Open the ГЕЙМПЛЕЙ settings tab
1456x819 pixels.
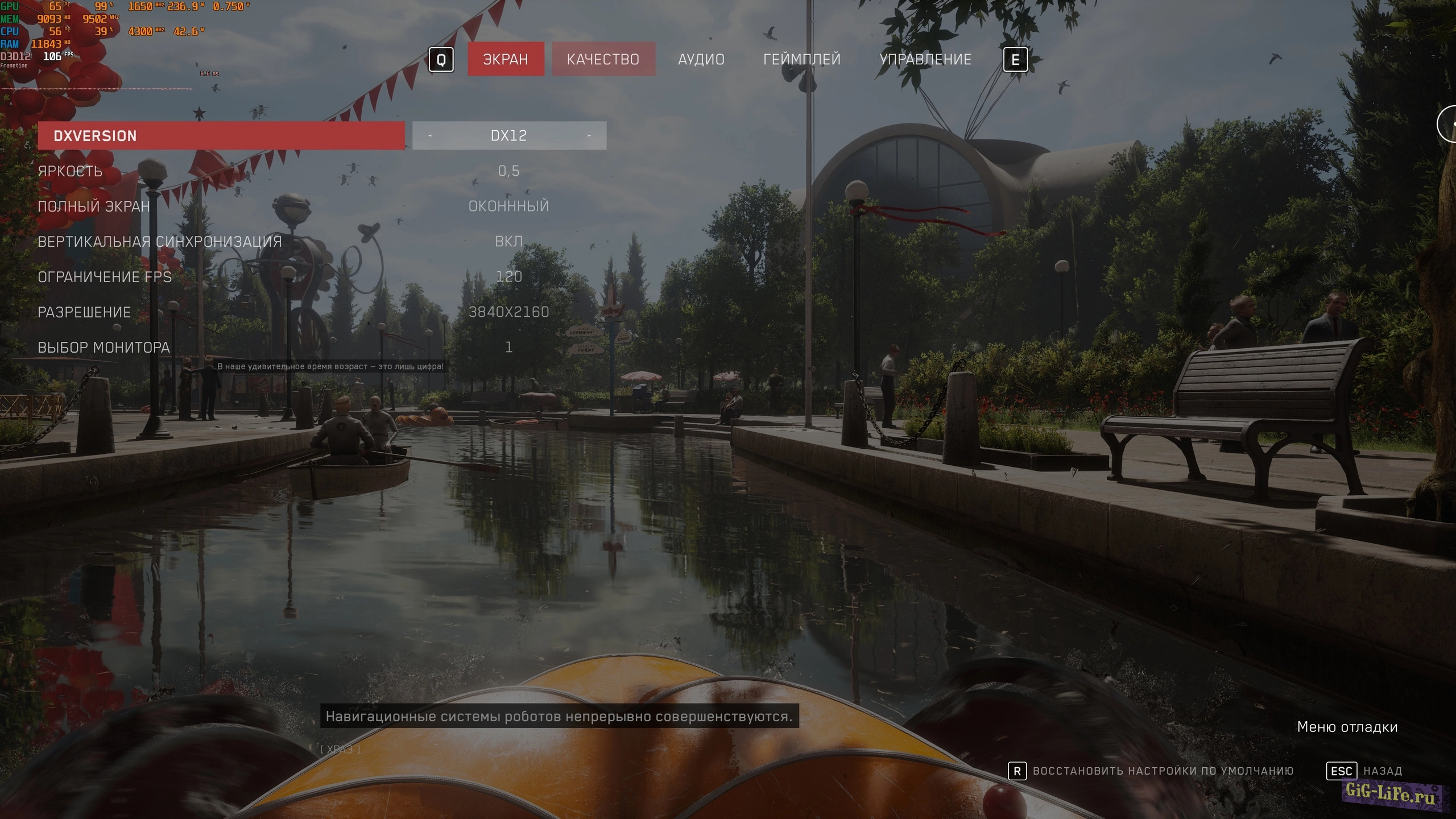point(801,59)
